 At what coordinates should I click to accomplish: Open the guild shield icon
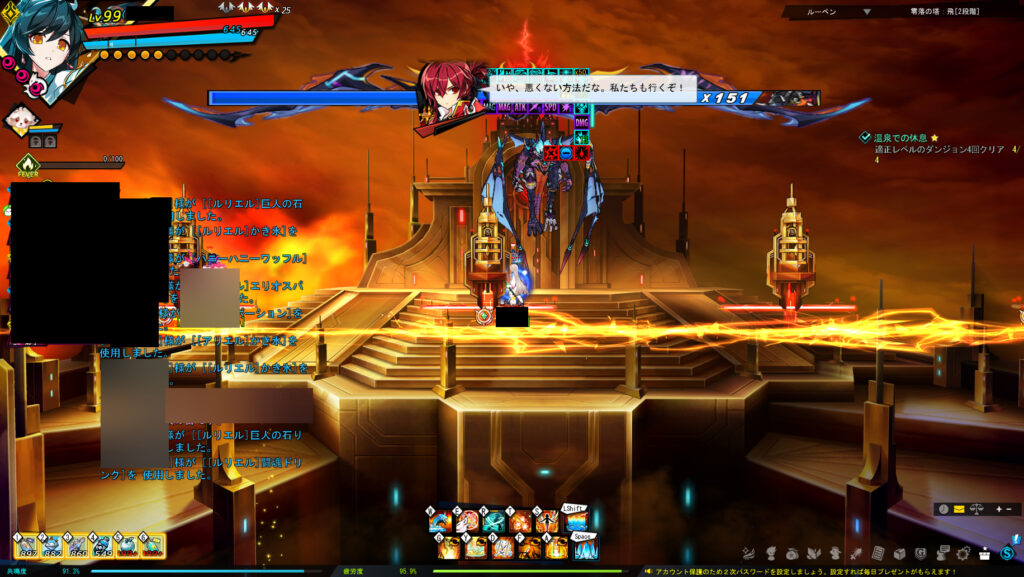(x=920, y=553)
